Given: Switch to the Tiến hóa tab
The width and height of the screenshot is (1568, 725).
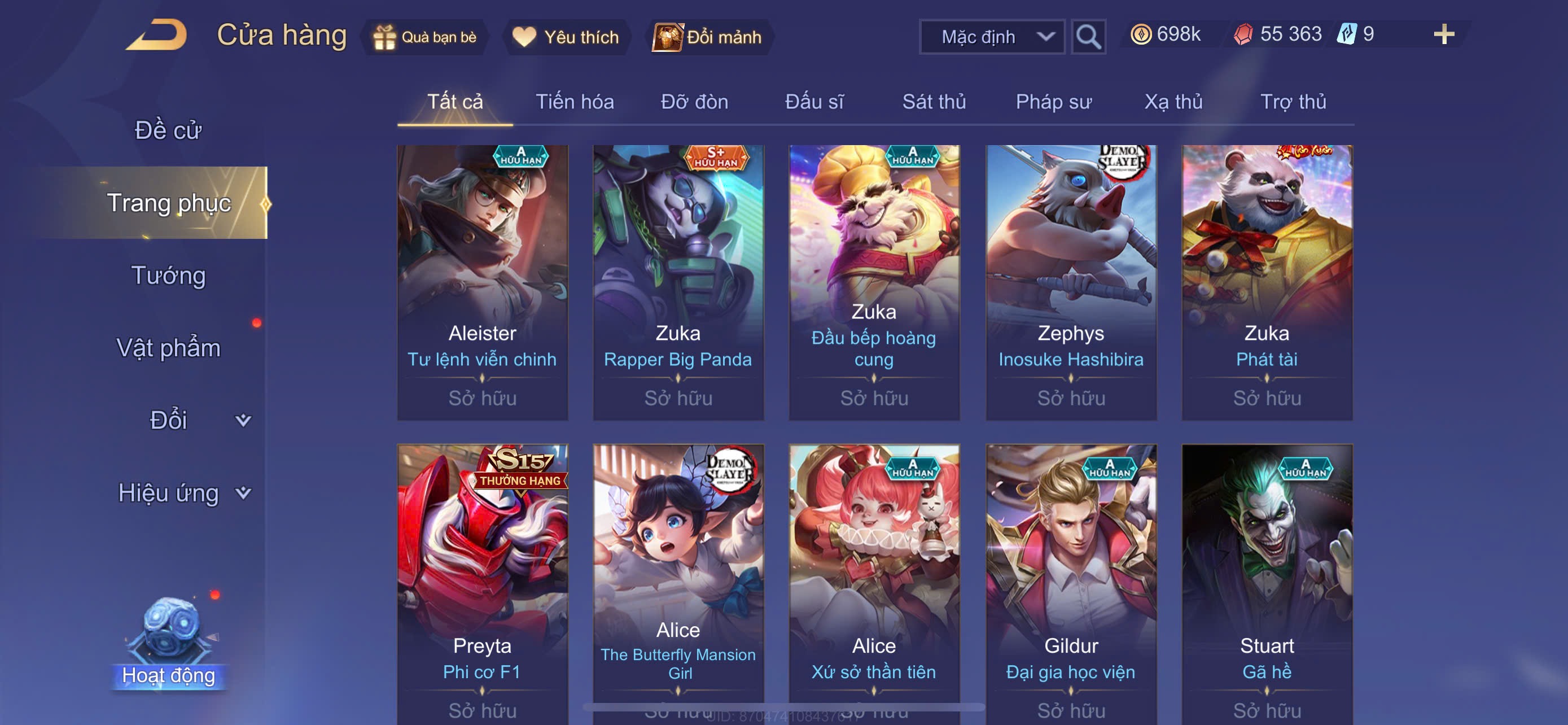Looking at the screenshot, I should [574, 102].
